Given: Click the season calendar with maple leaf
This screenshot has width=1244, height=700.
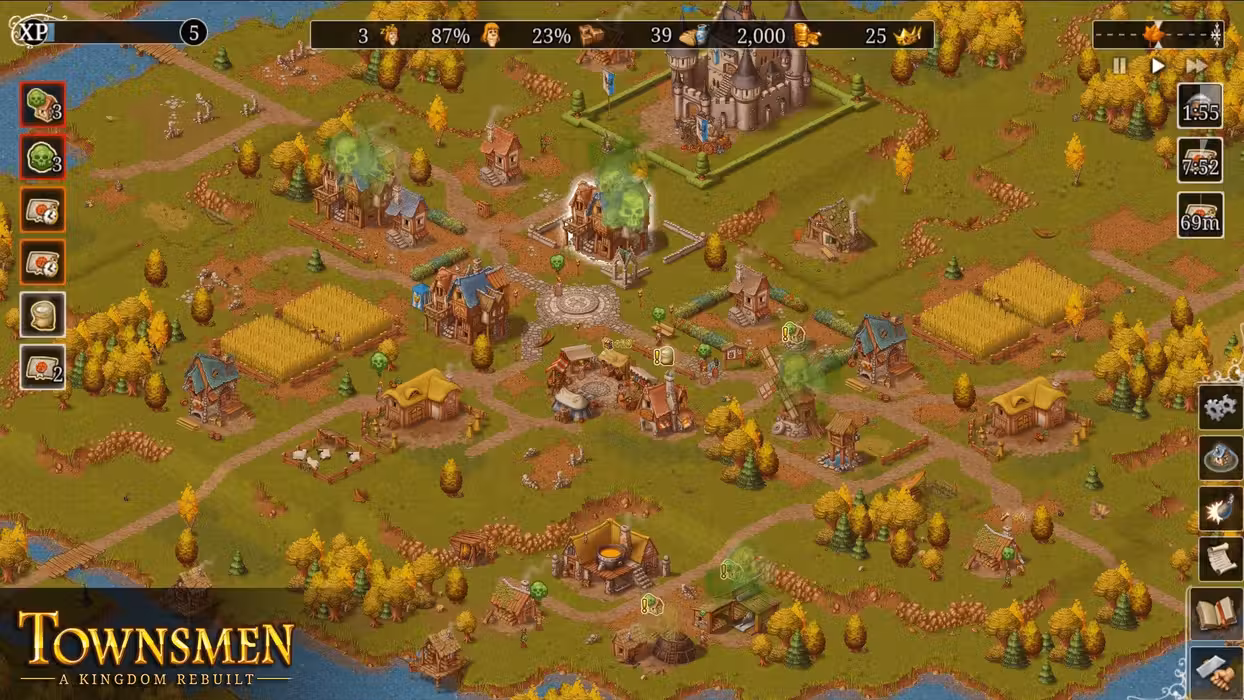Looking at the screenshot, I should click(x=1157, y=35).
